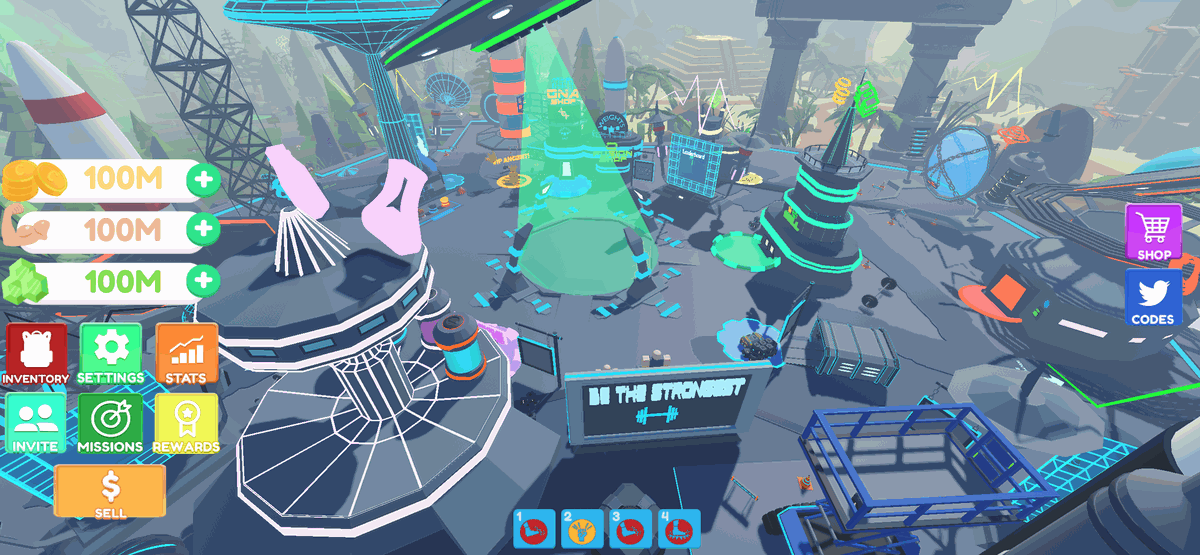Add more green gems with the plus button
The width and height of the screenshot is (1200, 555).
pyautogui.click(x=204, y=280)
